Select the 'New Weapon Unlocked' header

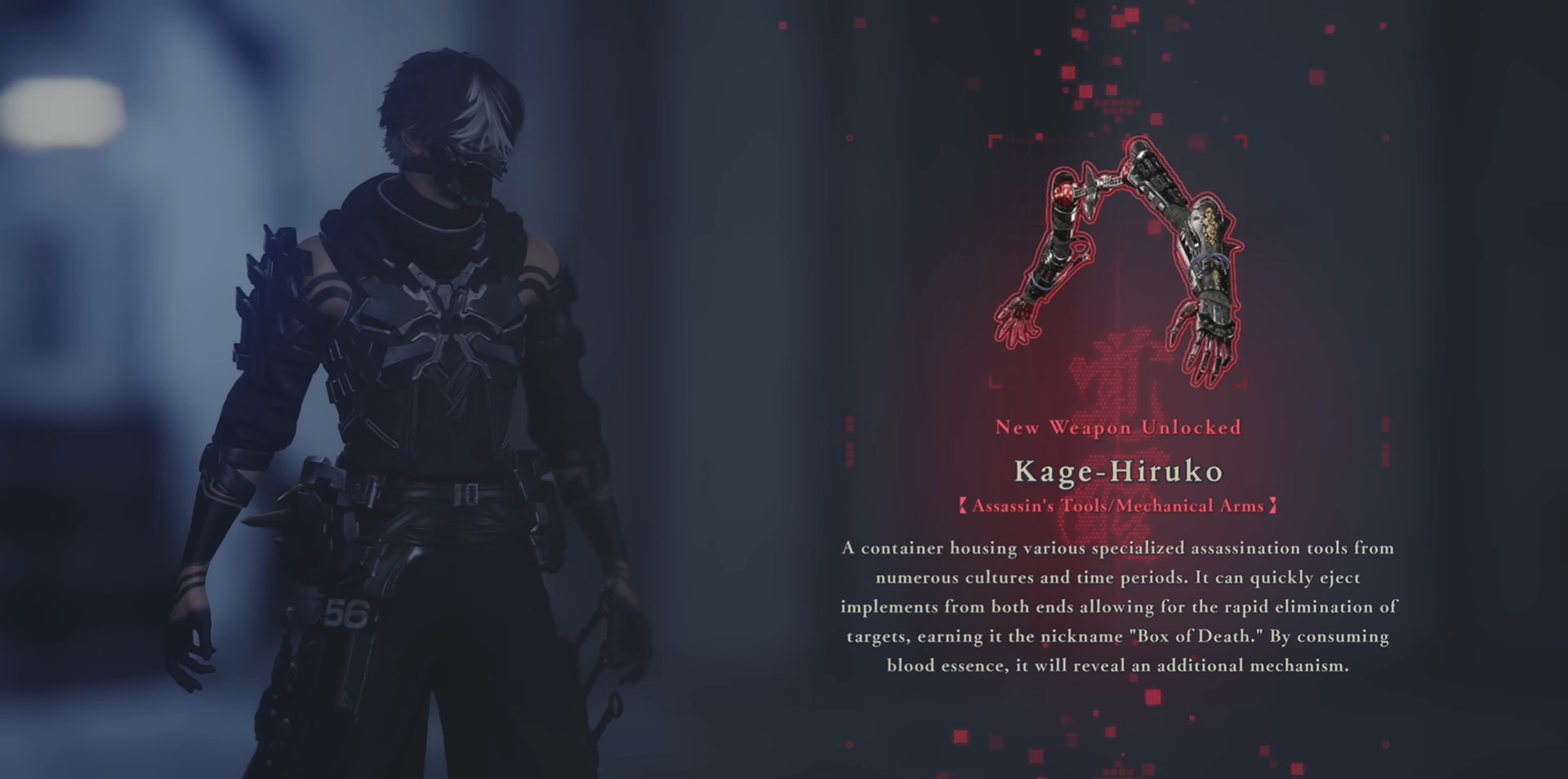[x=1118, y=427]
